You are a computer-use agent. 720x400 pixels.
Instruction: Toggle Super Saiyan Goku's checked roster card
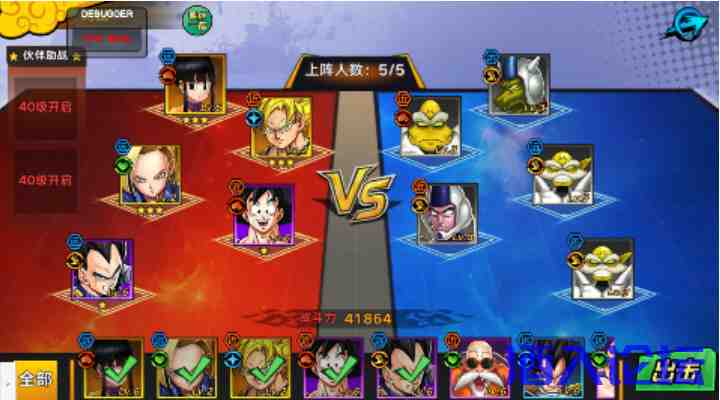pos(259,369)
